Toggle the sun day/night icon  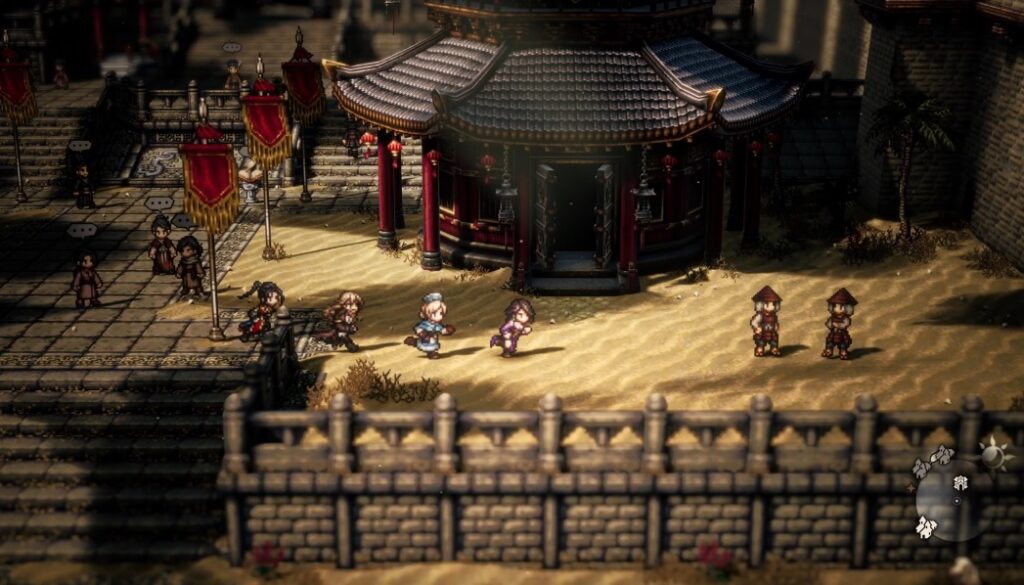point(995,453)
